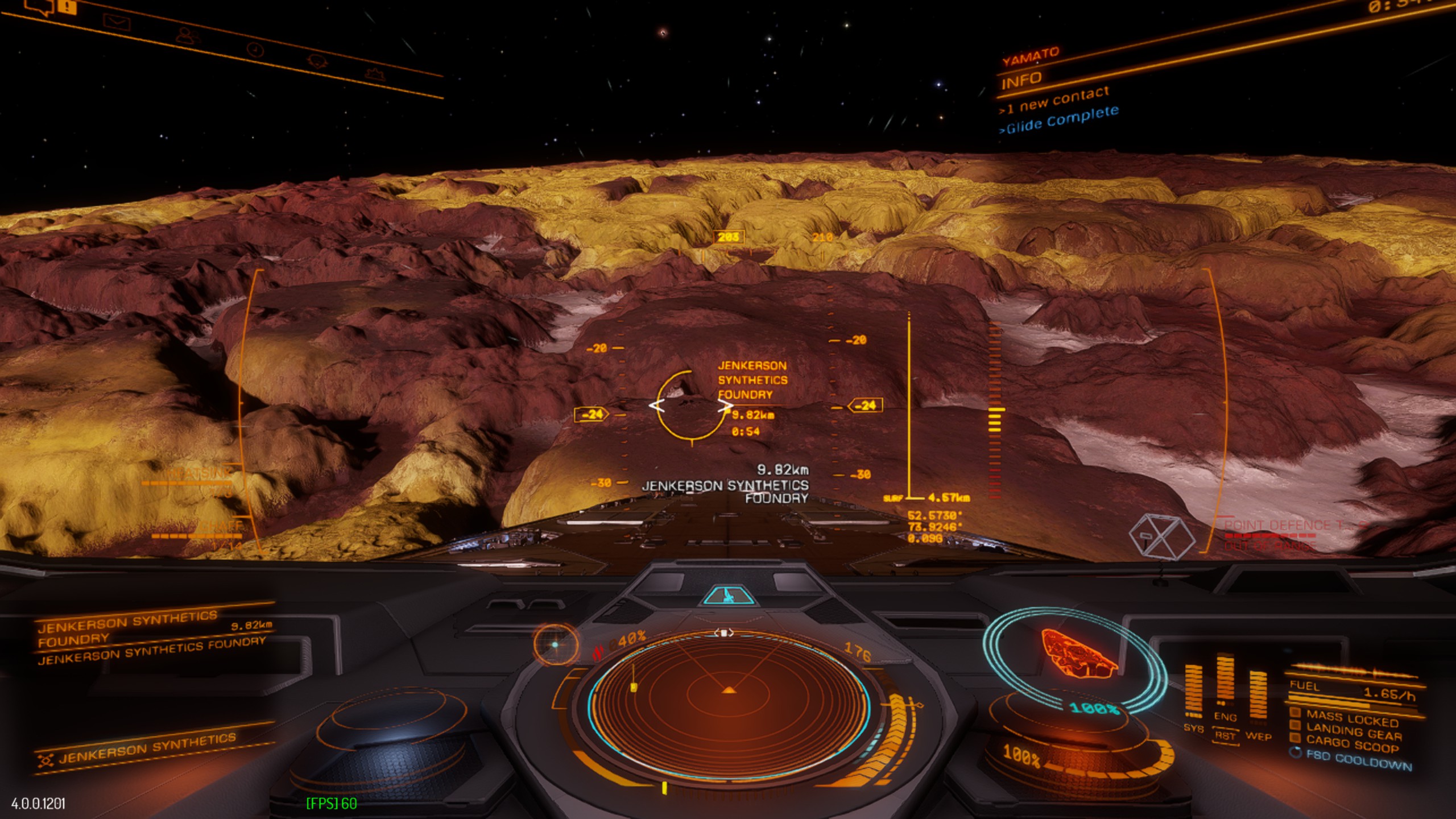Click the 203 compass heading marker

coord(728,237)
